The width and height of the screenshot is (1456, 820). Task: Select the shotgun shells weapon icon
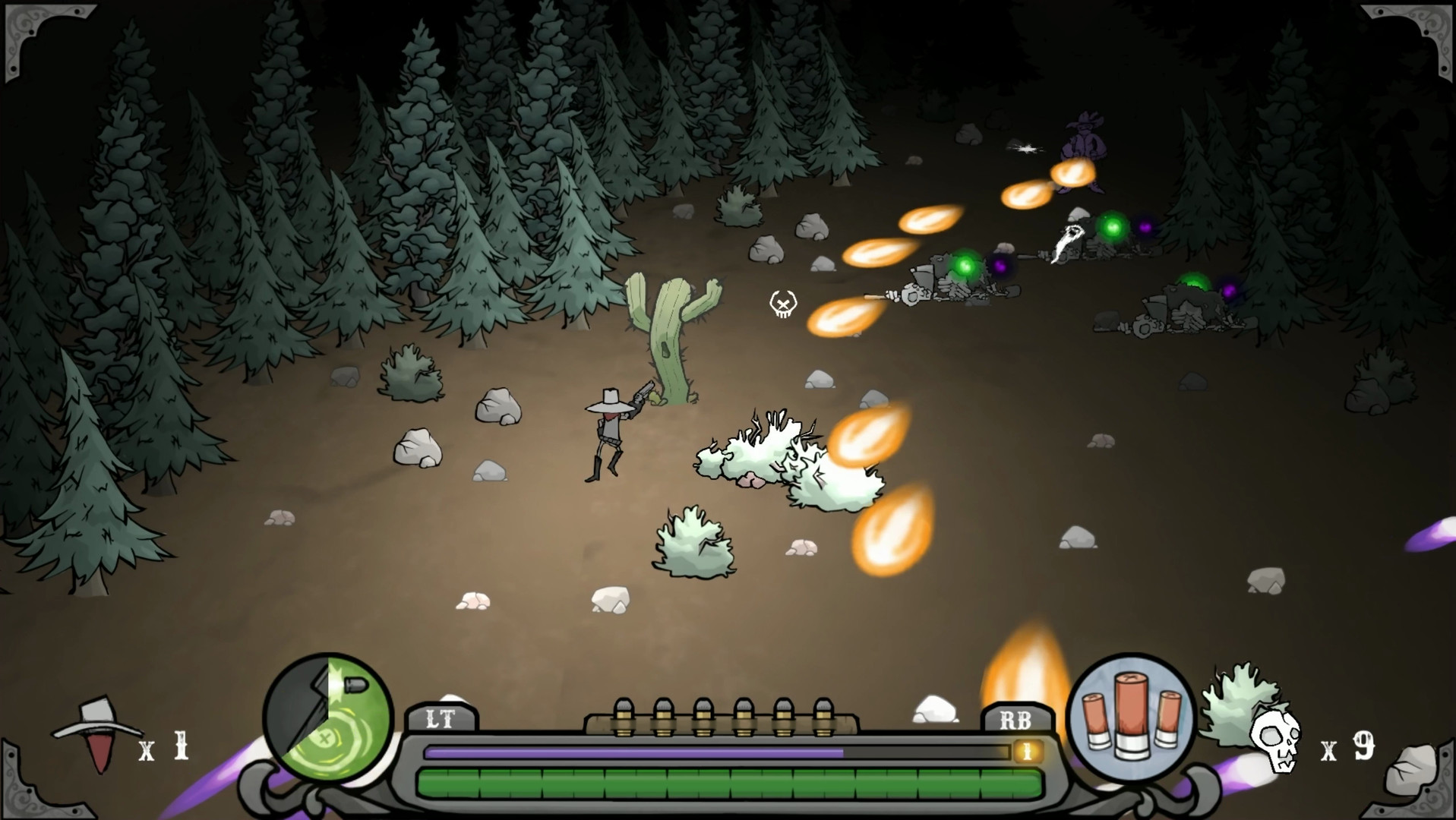[x=1131, y=717]
